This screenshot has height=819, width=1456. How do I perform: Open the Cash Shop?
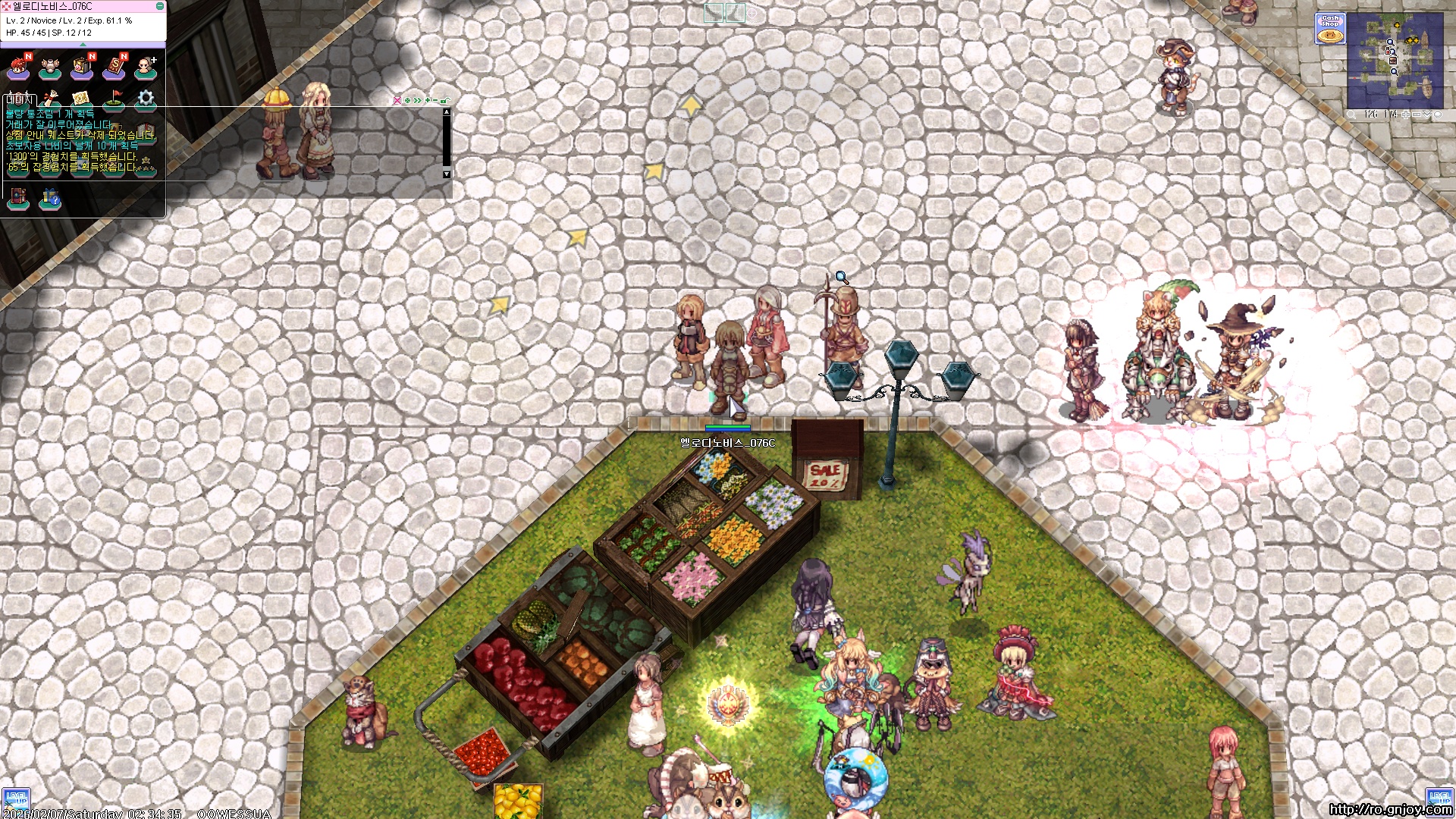1330,29
